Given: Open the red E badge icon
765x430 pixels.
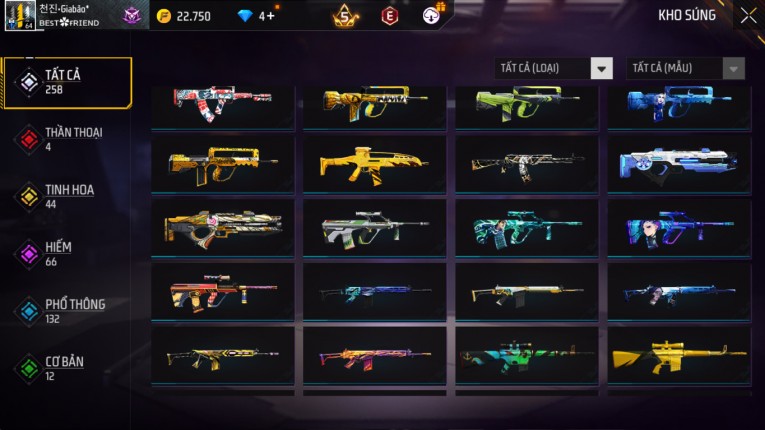Looking at the screenshot, I should 390,15.
